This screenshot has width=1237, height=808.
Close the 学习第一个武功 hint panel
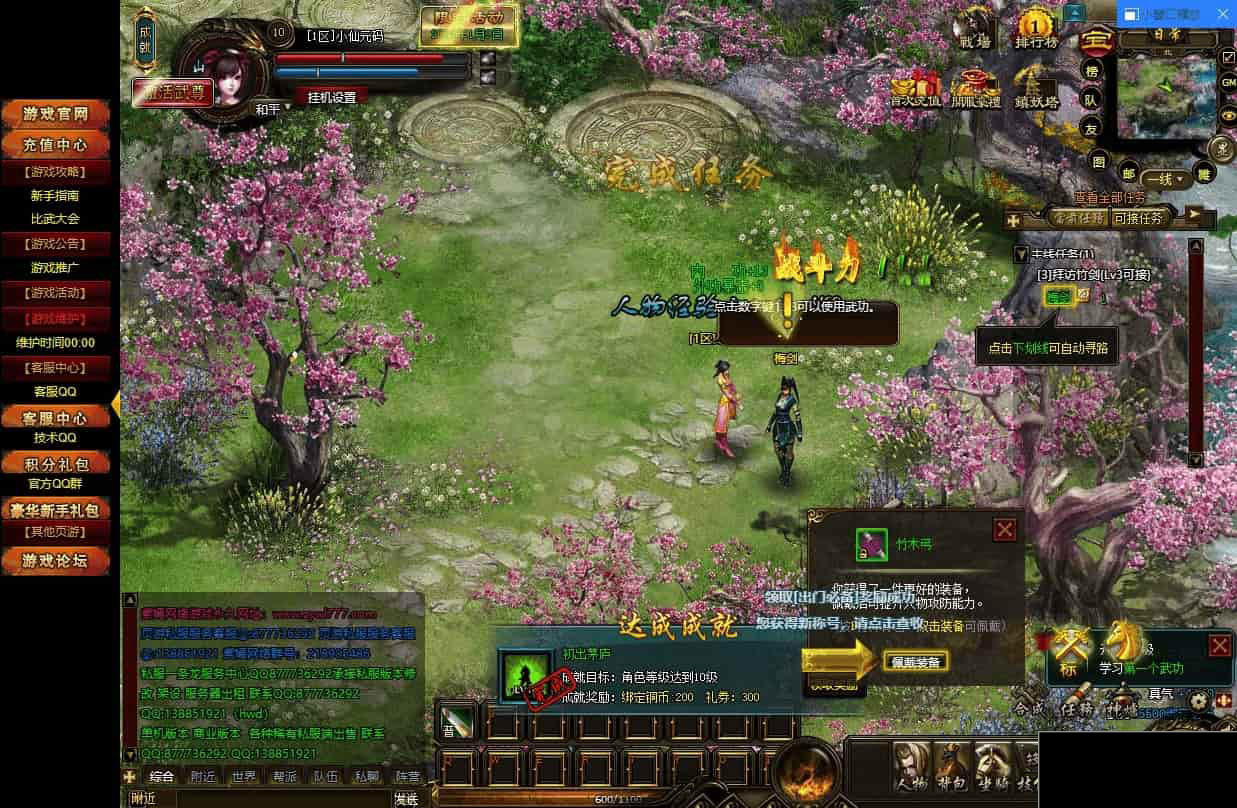[x=1219, y=645]
